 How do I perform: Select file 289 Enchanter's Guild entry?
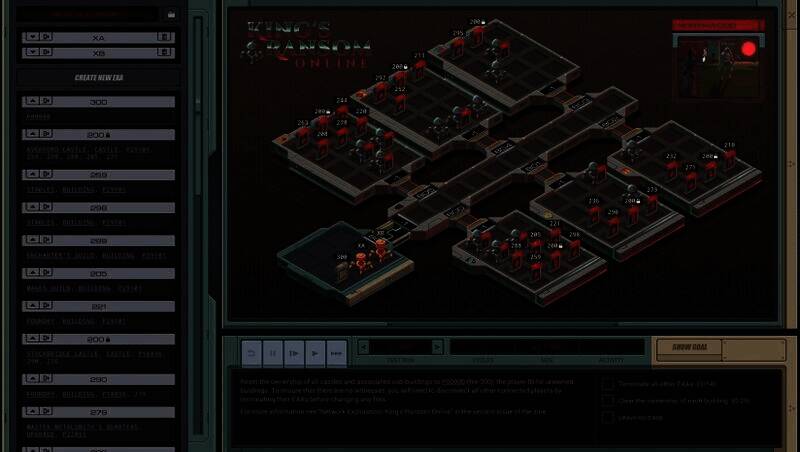pyautogui.click(x=98, y=240)
